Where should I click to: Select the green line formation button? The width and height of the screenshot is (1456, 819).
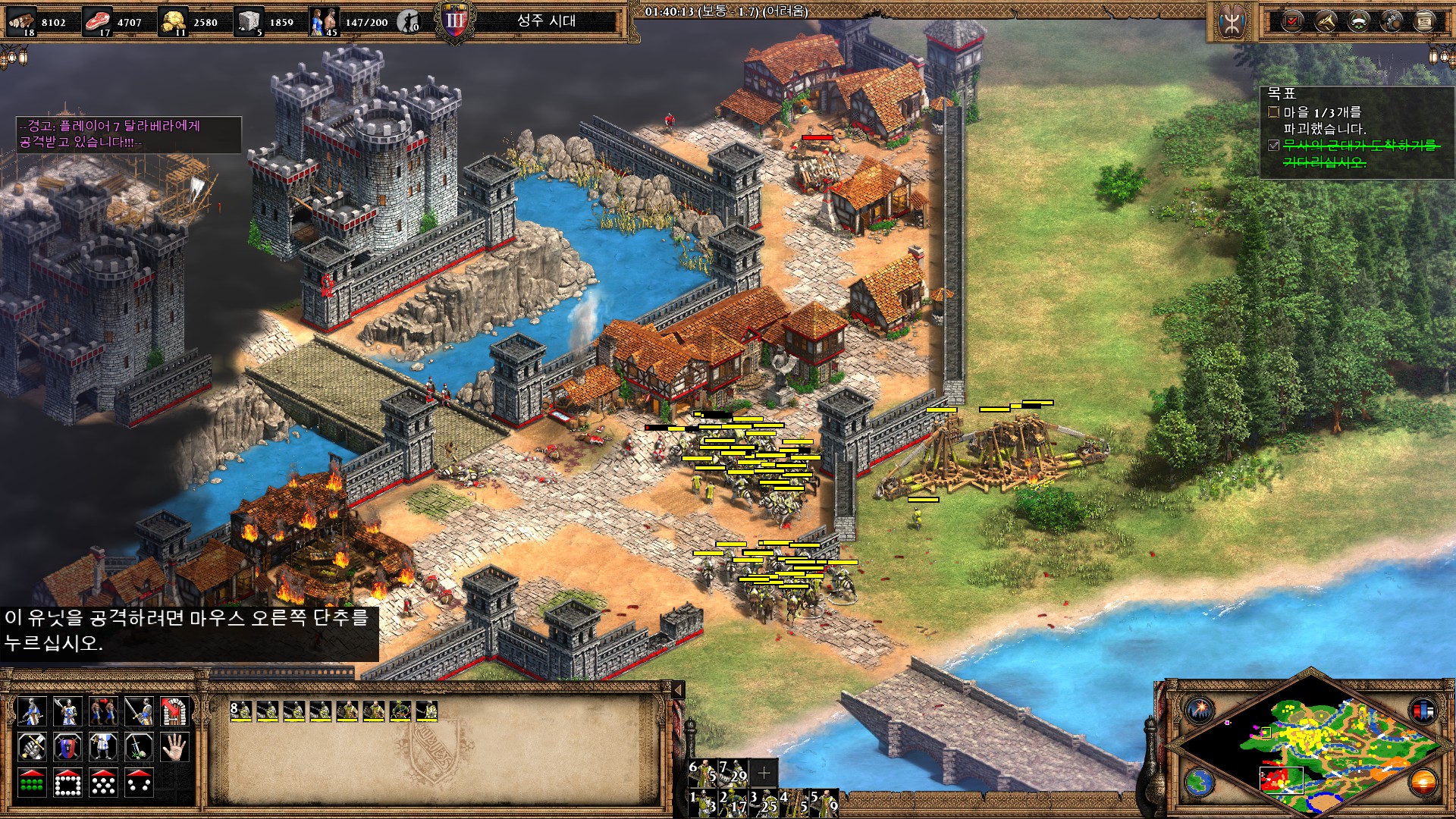[x=31, y=783]
